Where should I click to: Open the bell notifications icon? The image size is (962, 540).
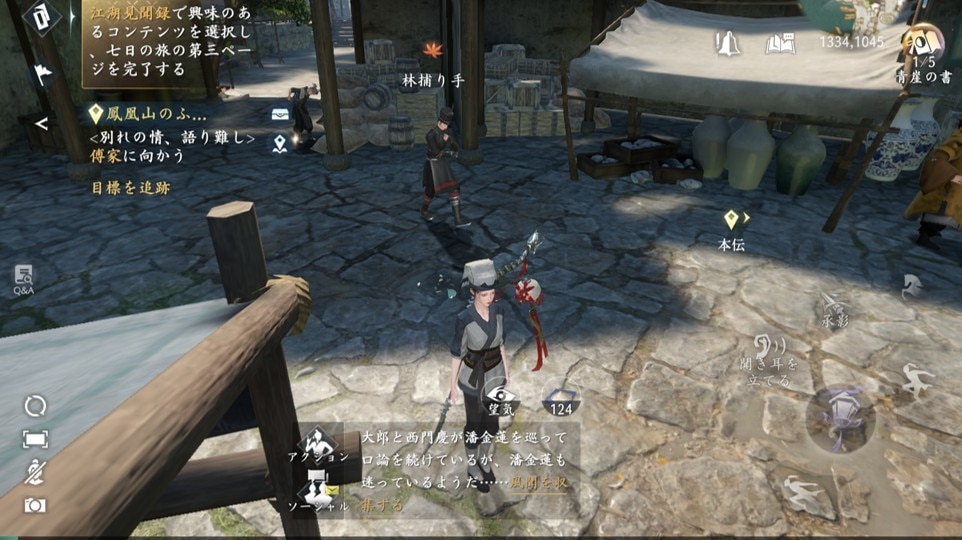(x=728, y=42)
